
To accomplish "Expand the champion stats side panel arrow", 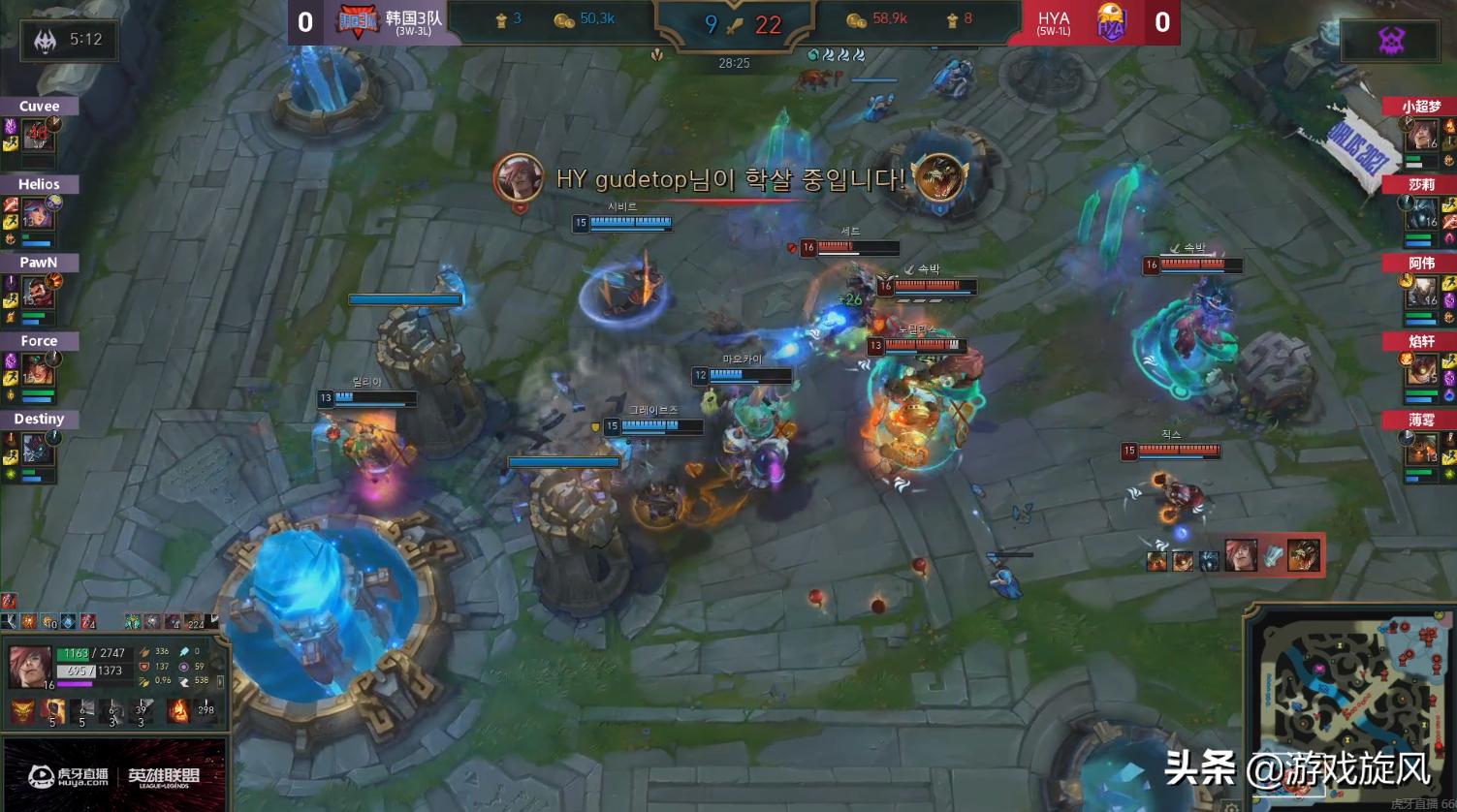I will 221,684.
